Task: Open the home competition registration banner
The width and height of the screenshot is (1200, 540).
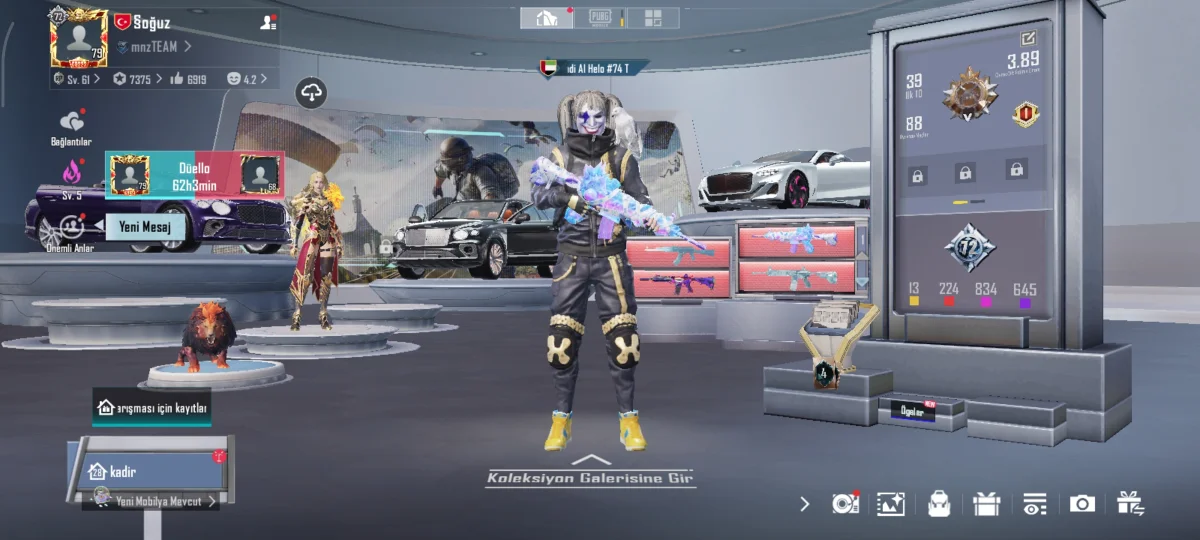Action: (152, 408)
